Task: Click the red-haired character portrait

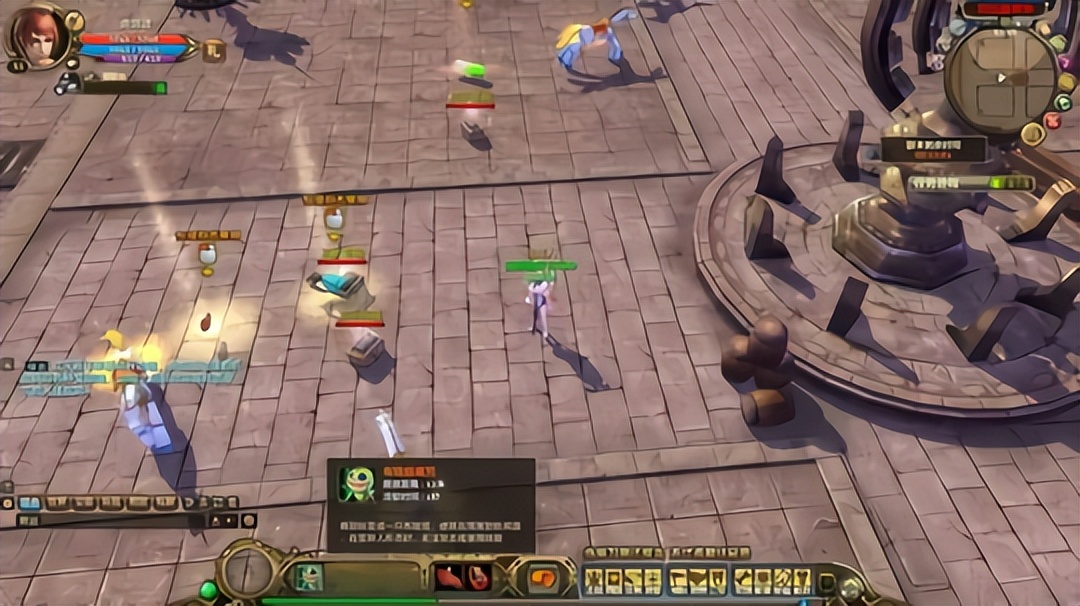Action: pos(37,37)
